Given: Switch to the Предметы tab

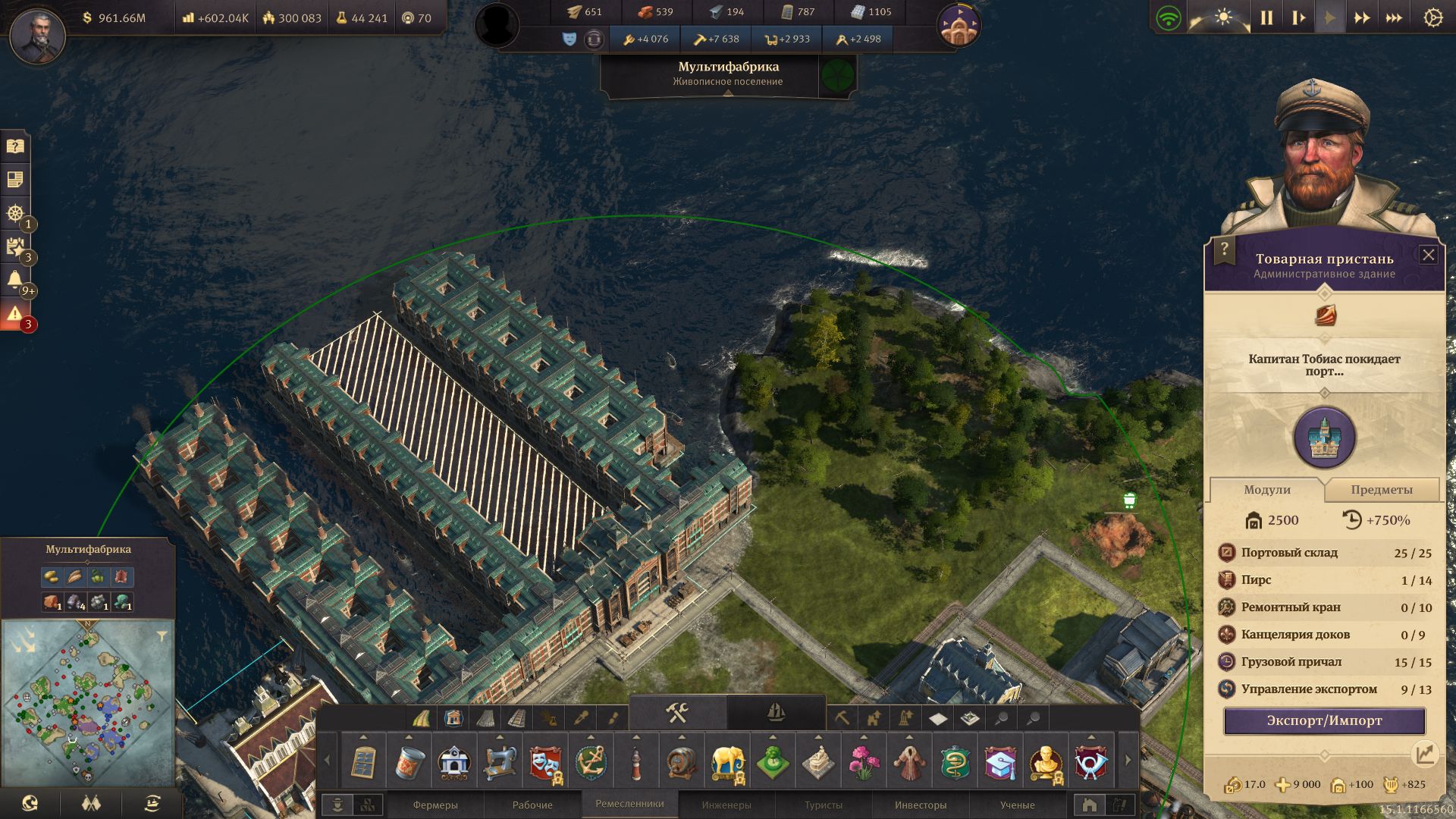Looking at the screenshot, I should 1381,490.
